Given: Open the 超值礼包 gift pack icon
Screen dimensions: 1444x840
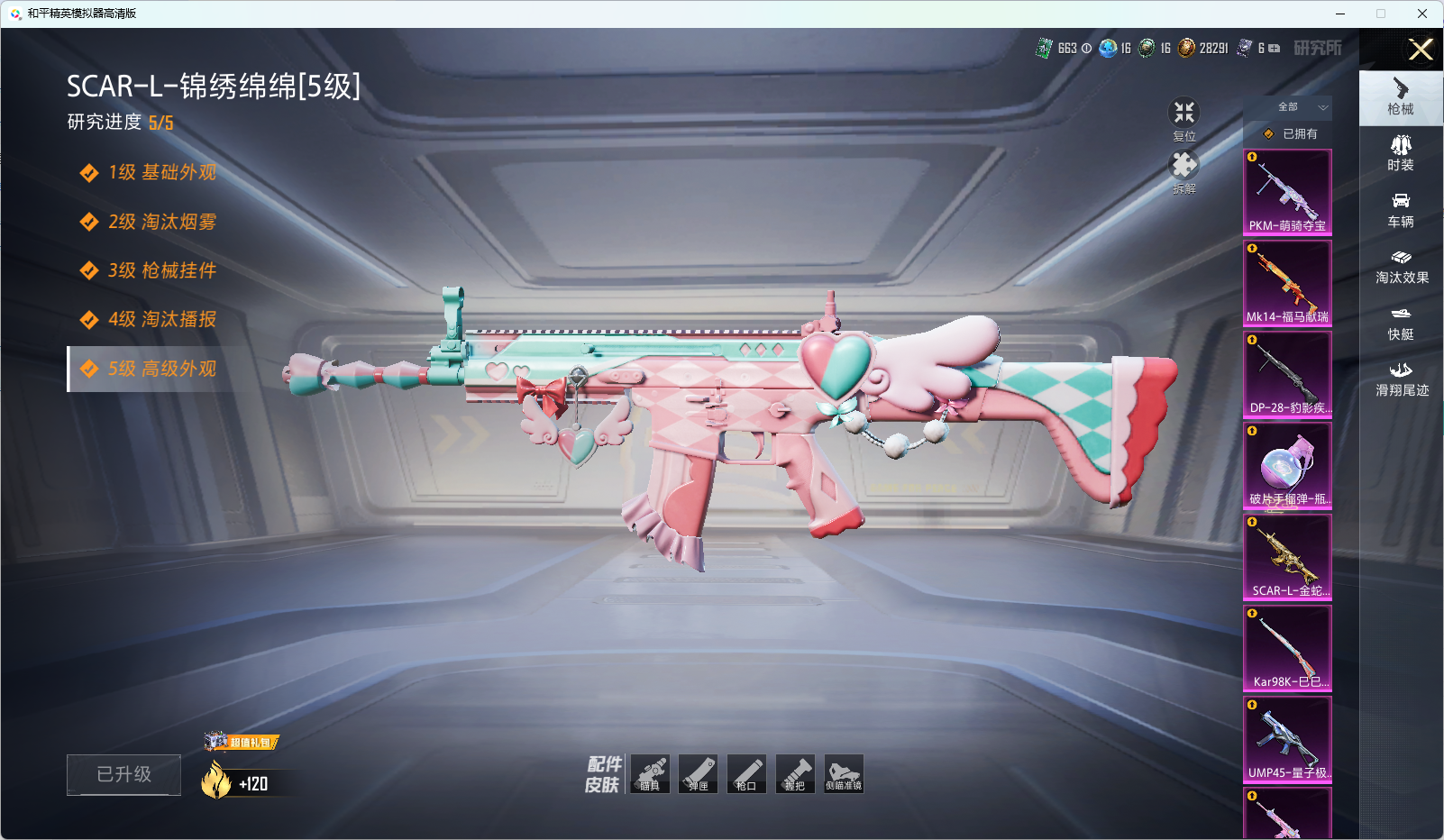Looking at the screenshot, I should click(242, 742).
